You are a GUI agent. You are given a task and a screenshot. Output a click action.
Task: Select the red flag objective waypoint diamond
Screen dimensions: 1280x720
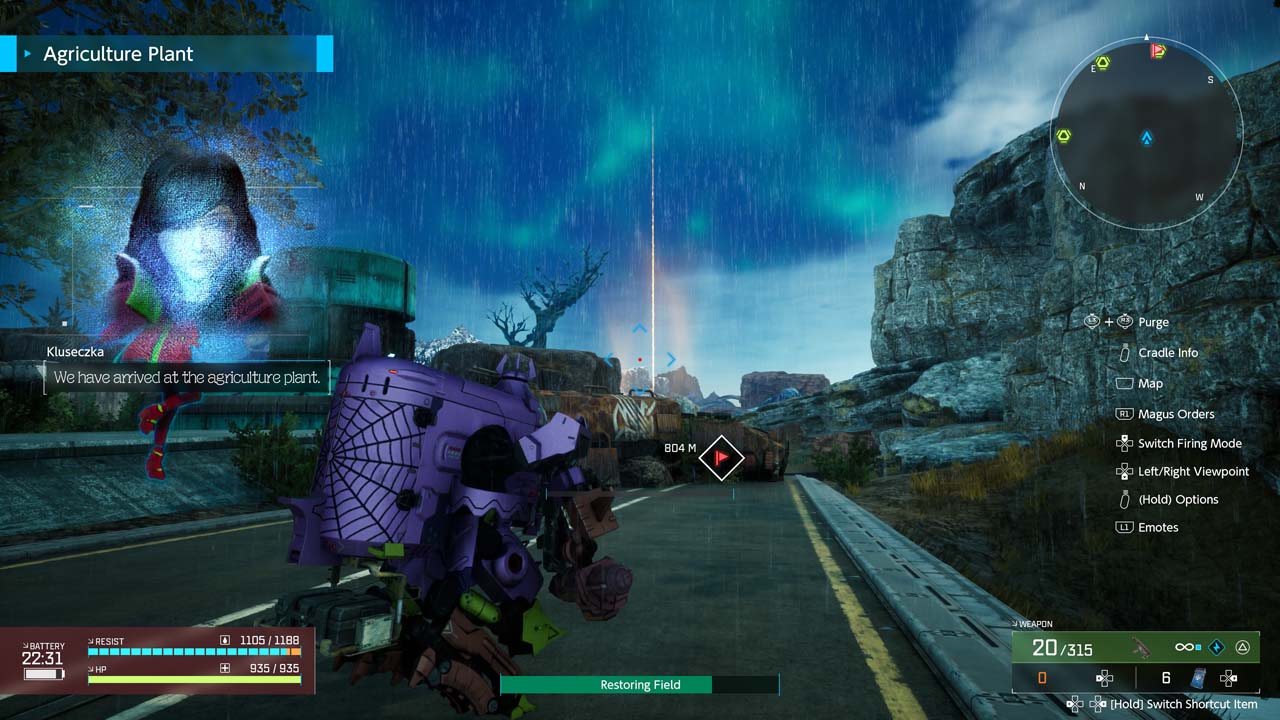pyautogui.click(x=721, y=458)
